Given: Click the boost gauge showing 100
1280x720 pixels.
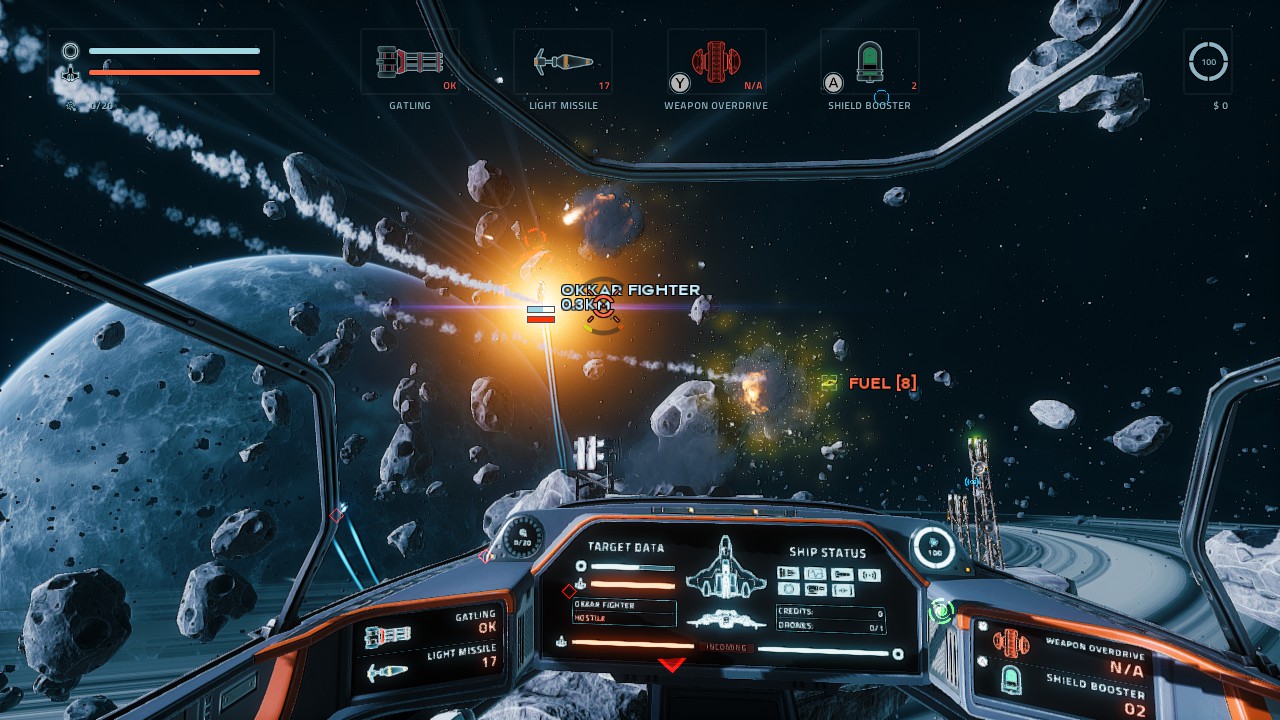Looking at the screenshot, I should pos(1207,62).
